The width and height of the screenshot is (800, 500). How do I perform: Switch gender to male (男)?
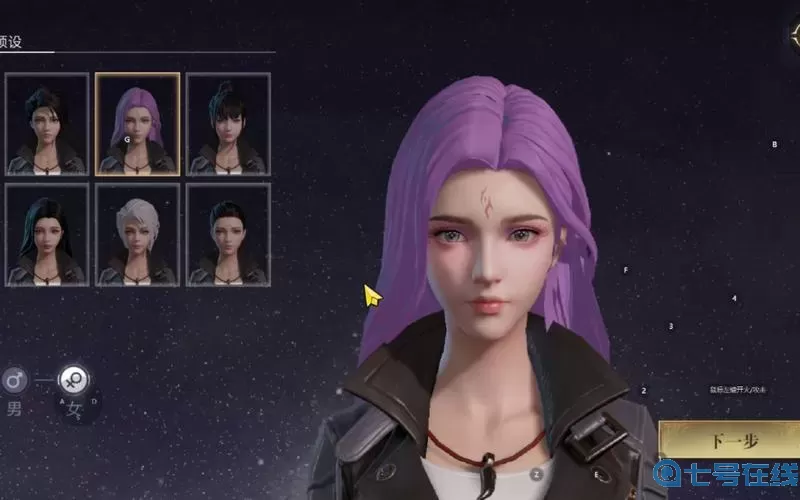(15, 380)
